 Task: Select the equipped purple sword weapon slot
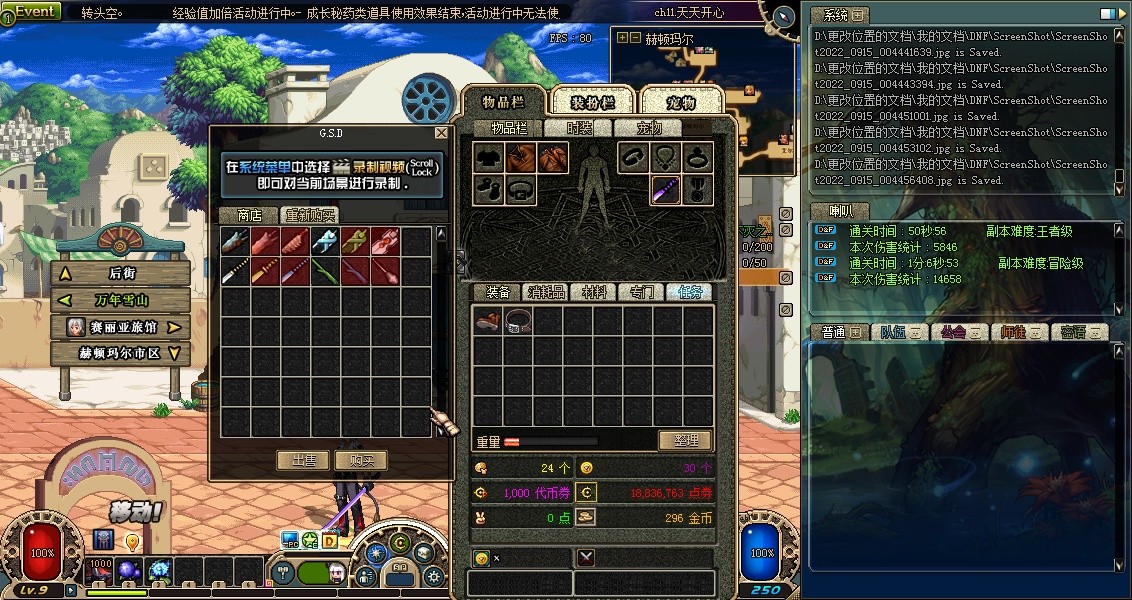tap(666, 189)
